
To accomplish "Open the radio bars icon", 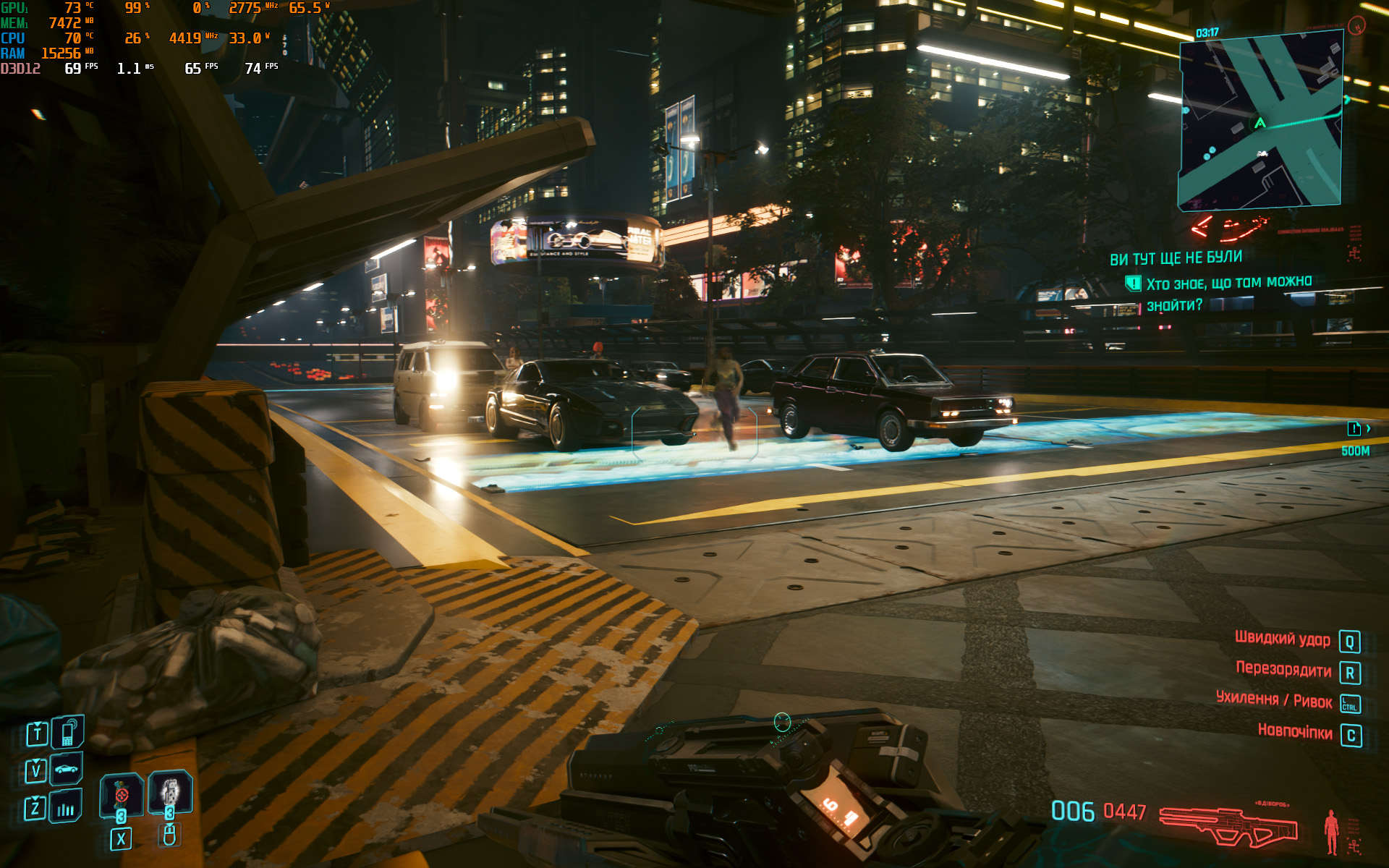I will (x=66, y=808).
